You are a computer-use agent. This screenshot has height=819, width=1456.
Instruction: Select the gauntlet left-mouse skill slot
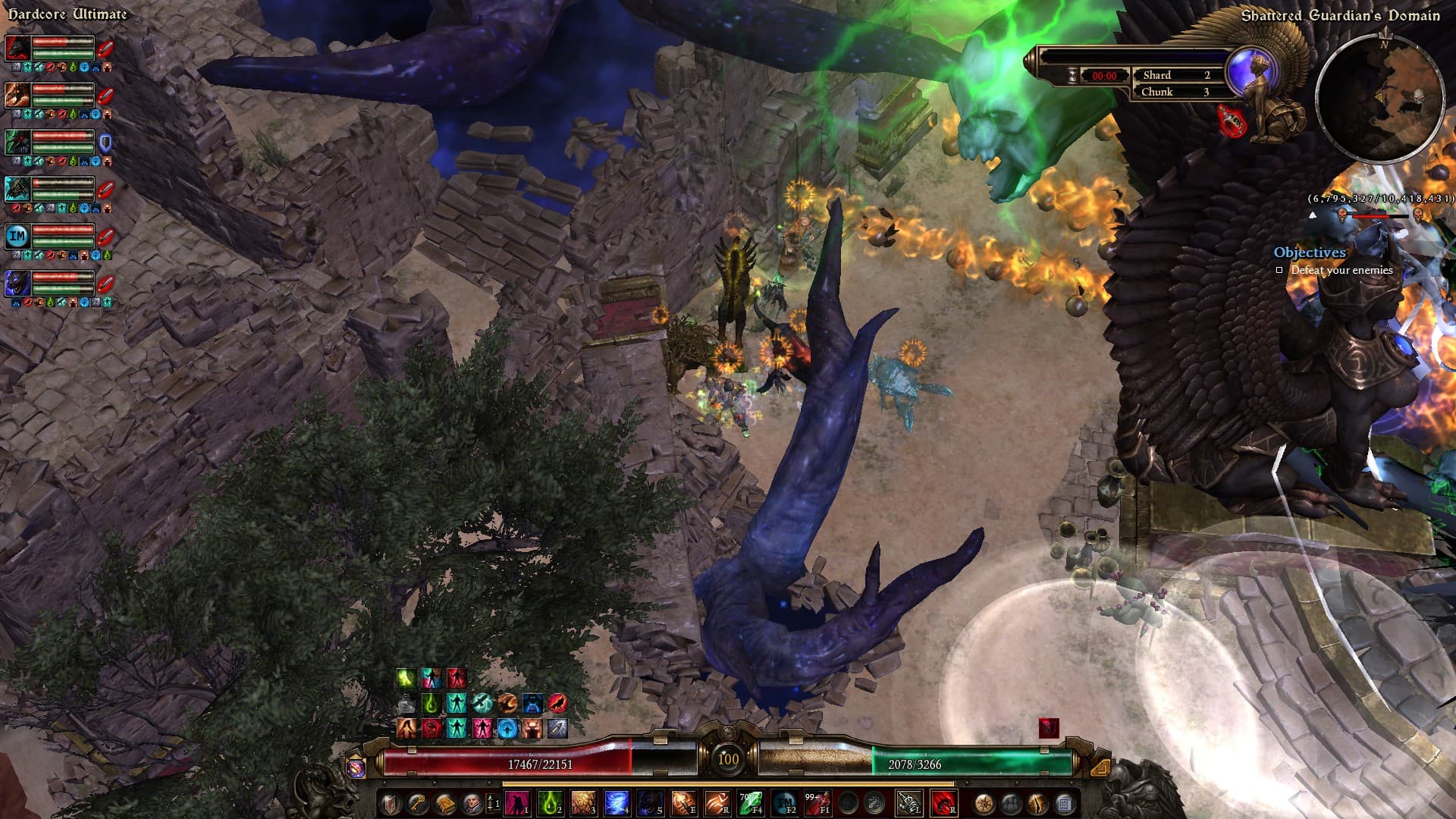(908, 802)
